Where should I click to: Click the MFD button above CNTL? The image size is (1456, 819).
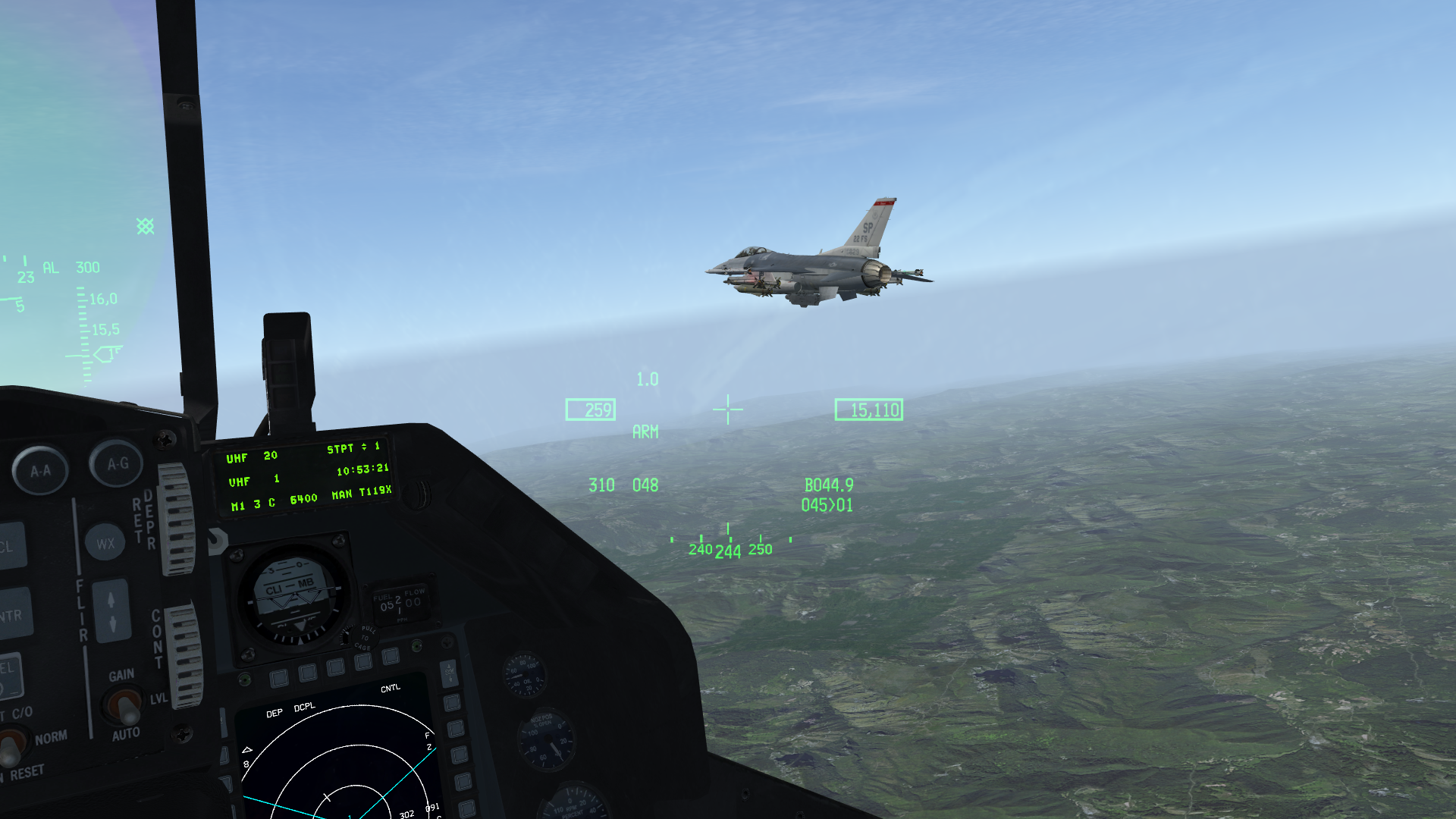[x=391, y=656]
